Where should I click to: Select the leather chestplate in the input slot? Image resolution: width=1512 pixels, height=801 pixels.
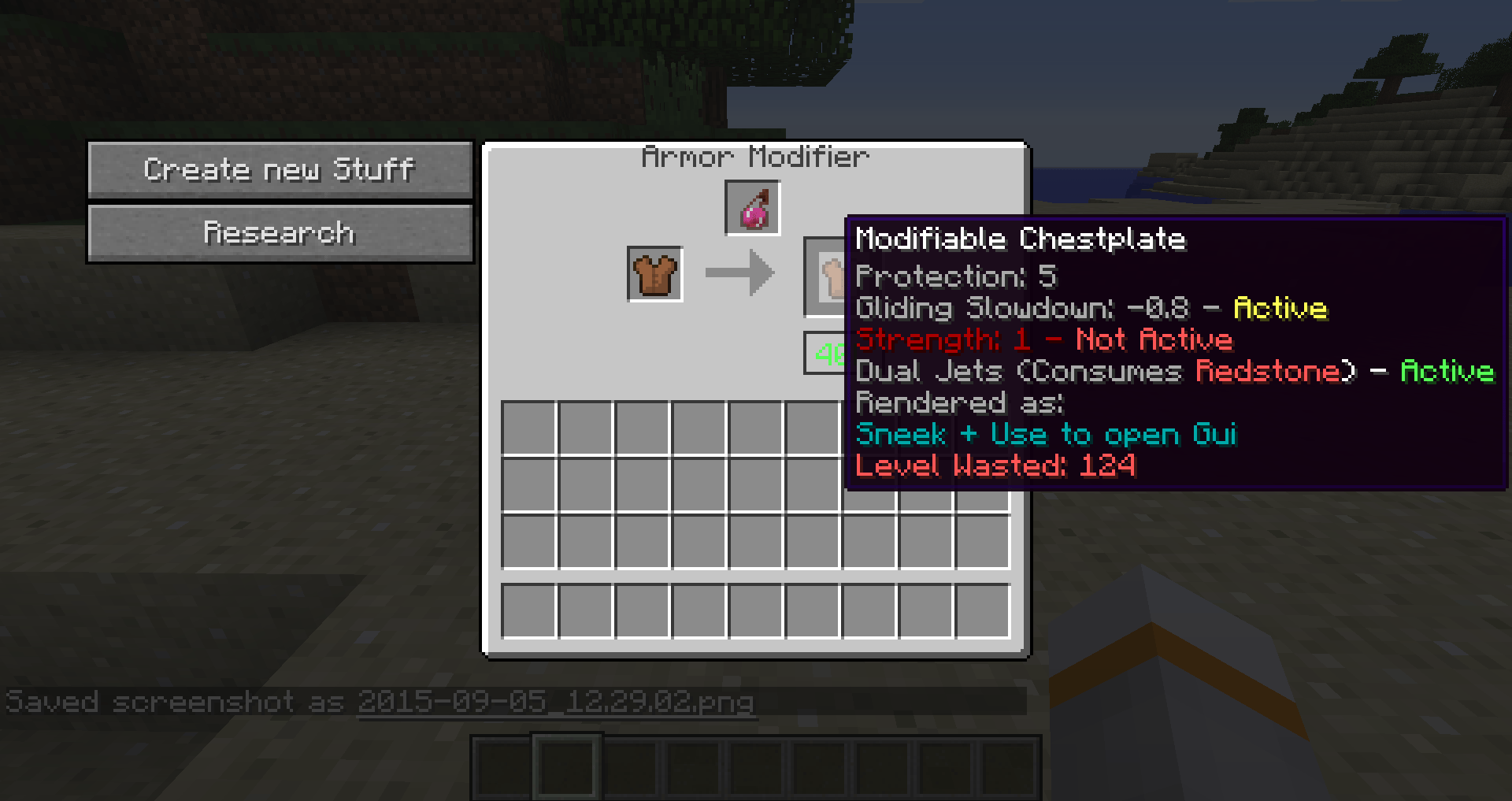pos(654,275)
